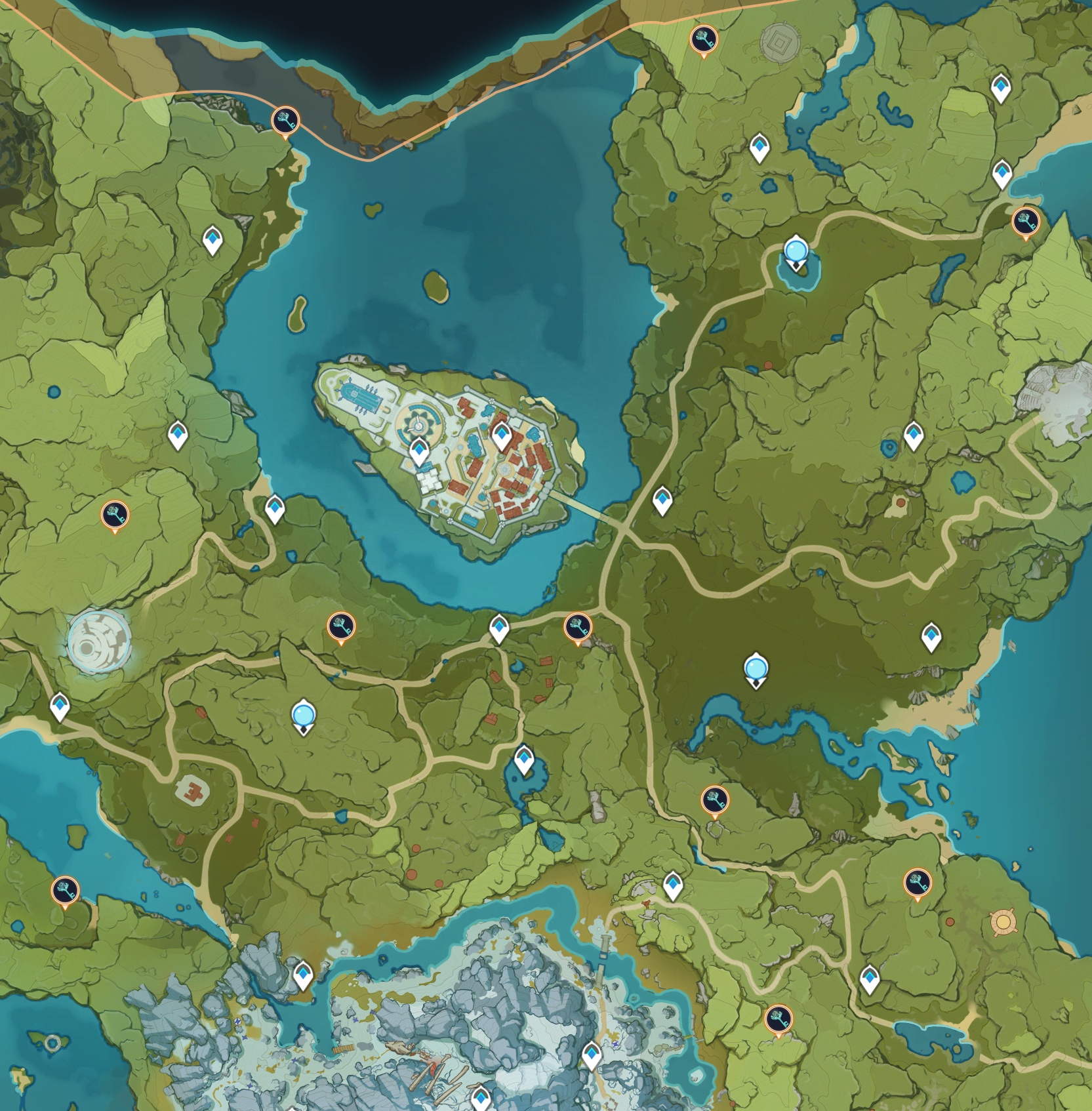Select the waypoint on the small pond islet
1092x1111 pixels.
coord(523,759)
